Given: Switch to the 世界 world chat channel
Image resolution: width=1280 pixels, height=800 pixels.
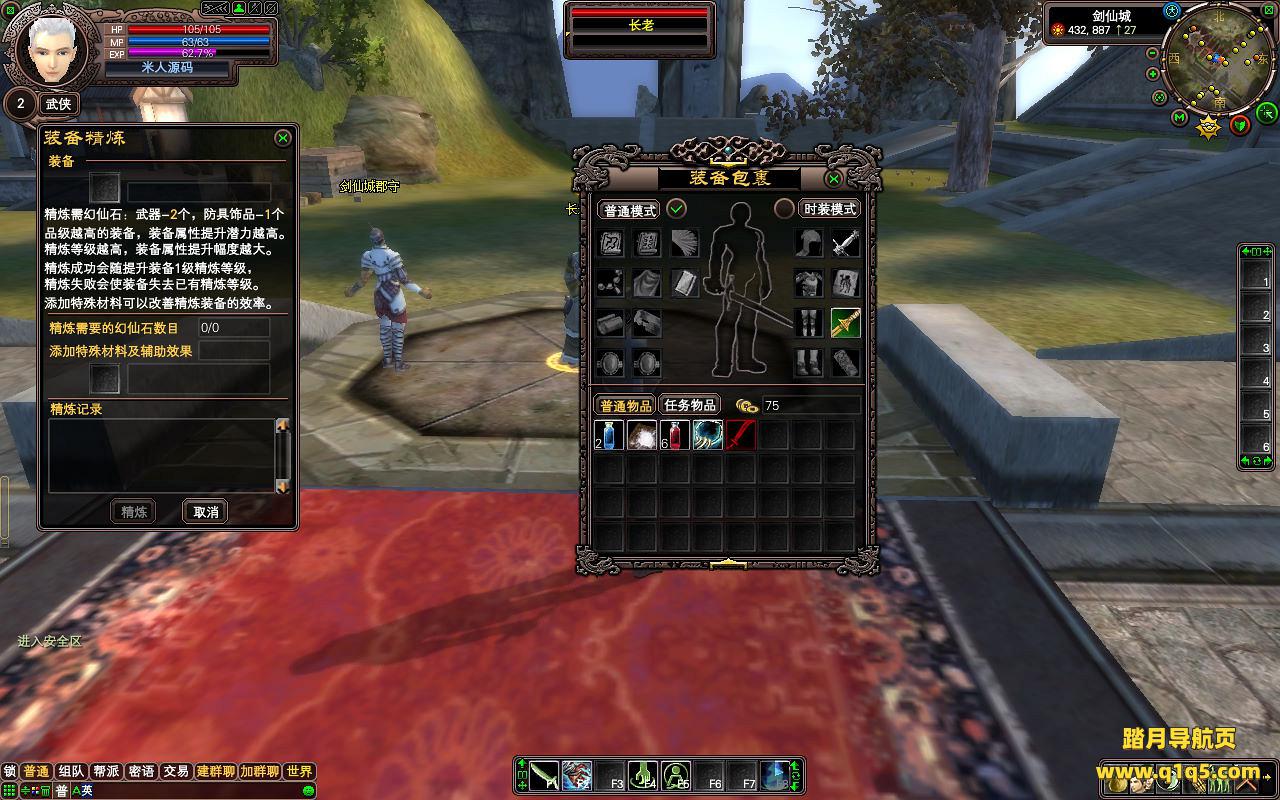Looking at the screenshot, I should pyautogui.click(x=299, y=771).
